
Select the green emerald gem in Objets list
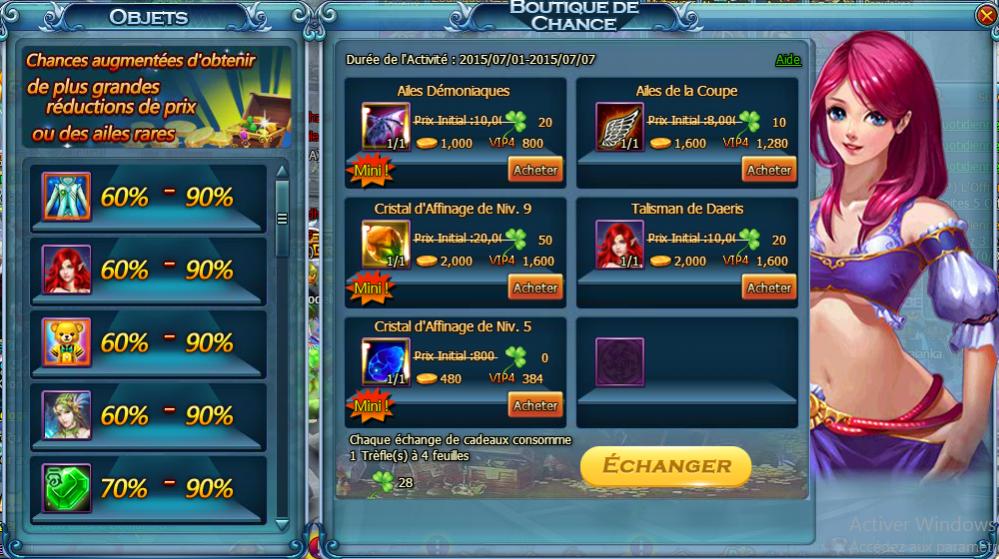(x=67, y=488)
